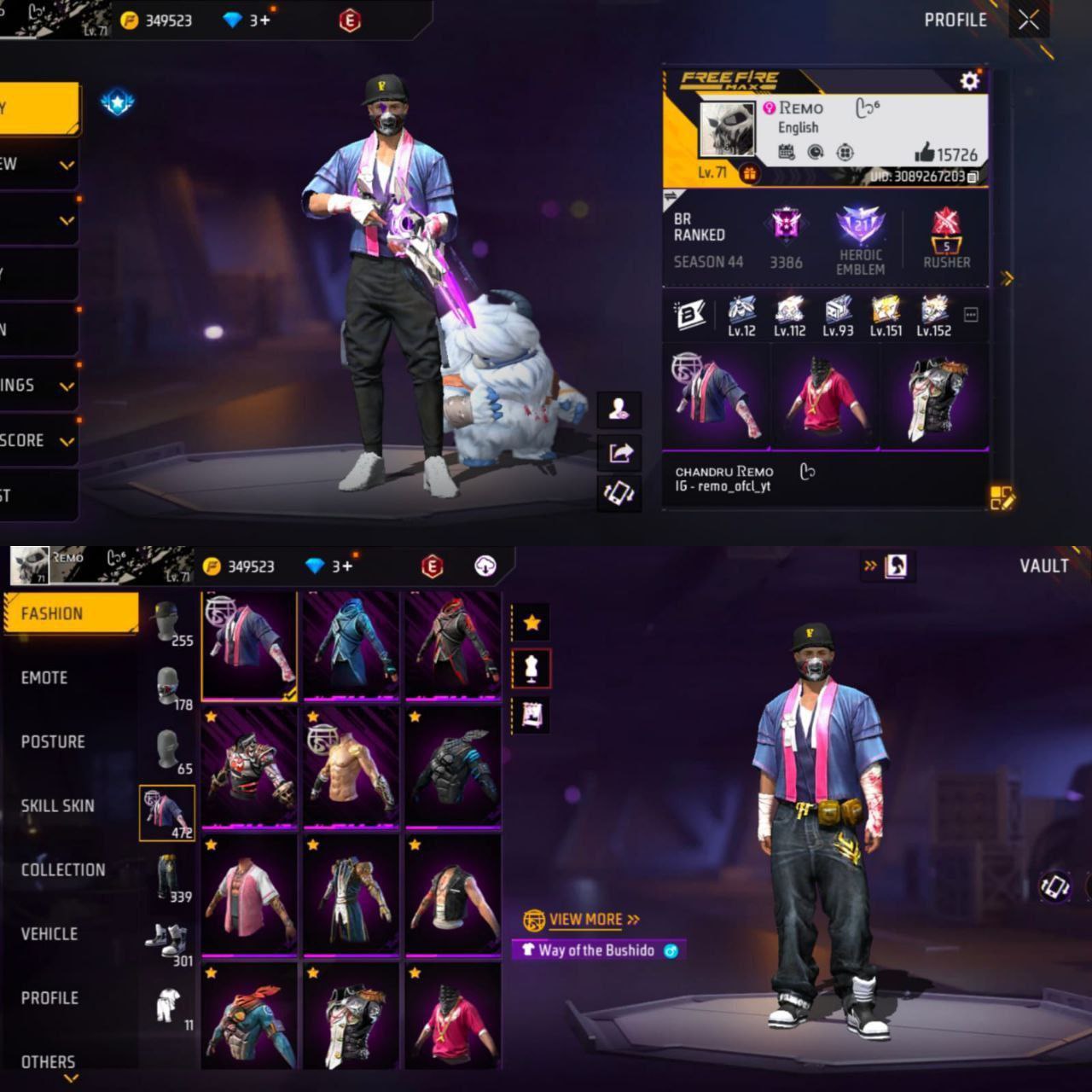Copy the player UID
The width and height of the screenshot is (1092, 1092).
click(x=973, y=177)
